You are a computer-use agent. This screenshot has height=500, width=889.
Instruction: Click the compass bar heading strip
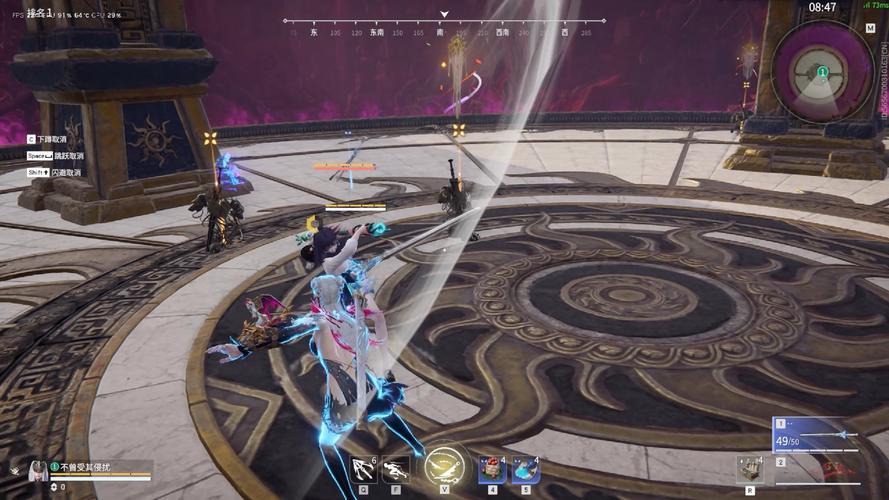[x=444, y=27]
